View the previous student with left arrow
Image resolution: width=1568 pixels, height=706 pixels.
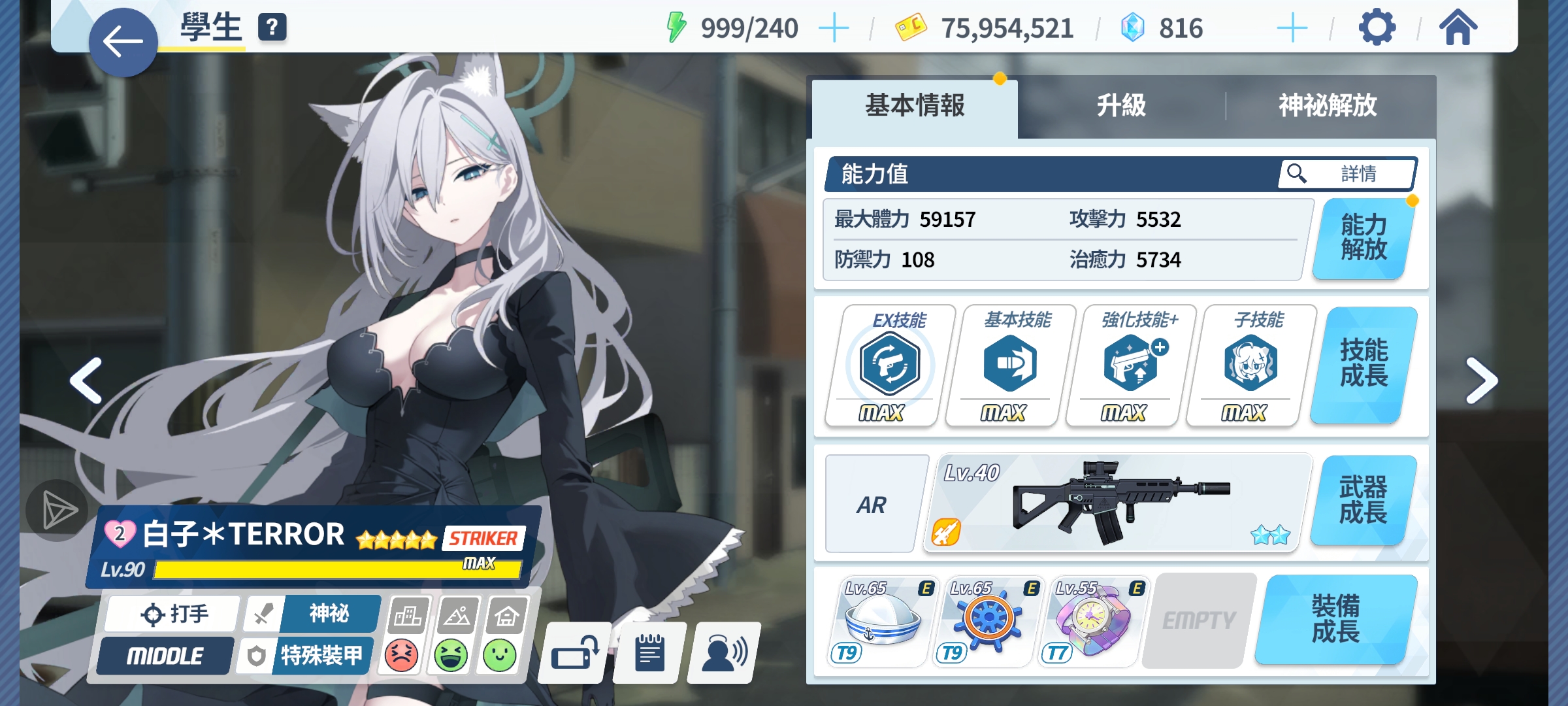[87, 380]
